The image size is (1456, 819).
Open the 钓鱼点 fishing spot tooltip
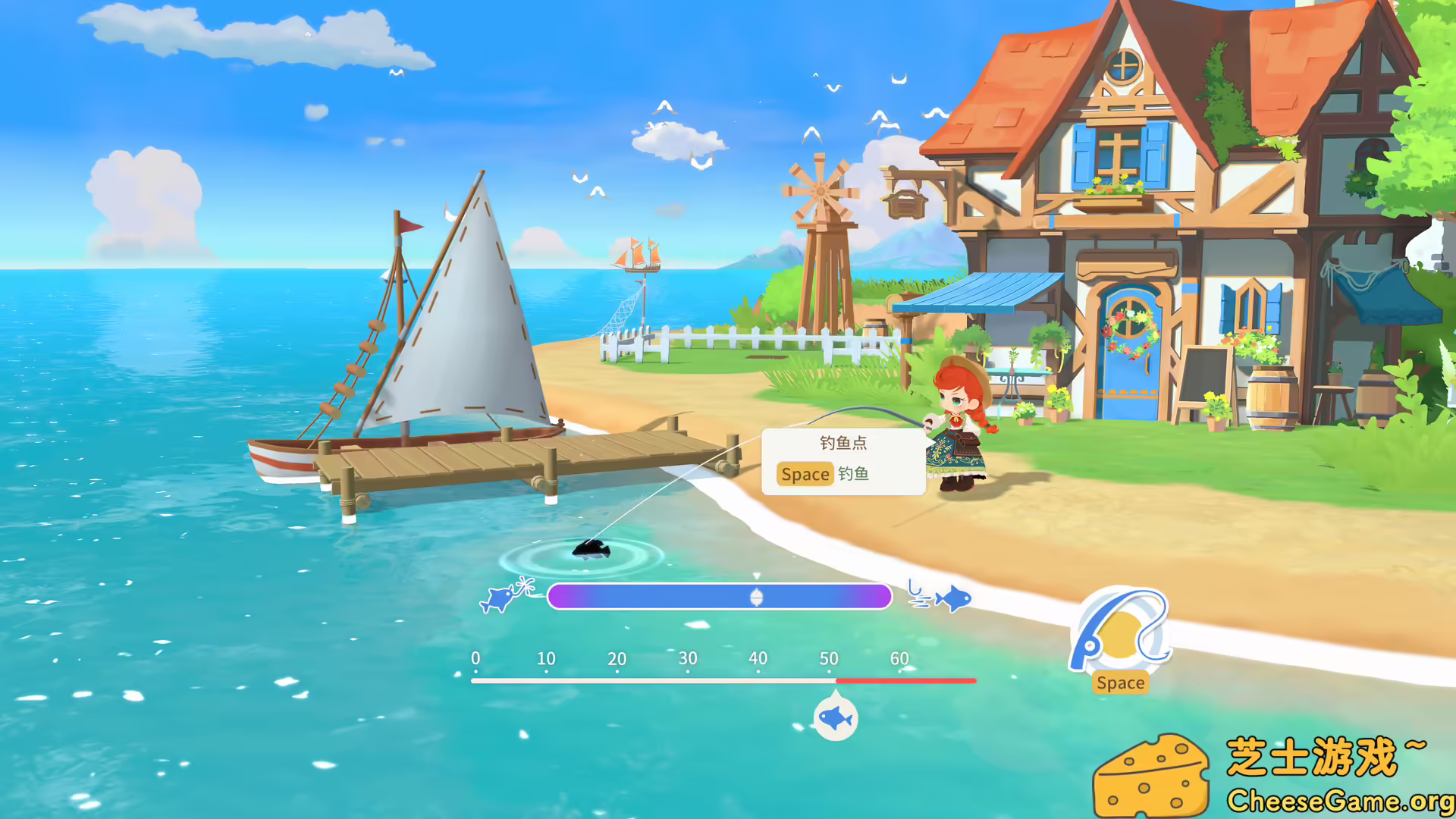click(x=843, y=442)
